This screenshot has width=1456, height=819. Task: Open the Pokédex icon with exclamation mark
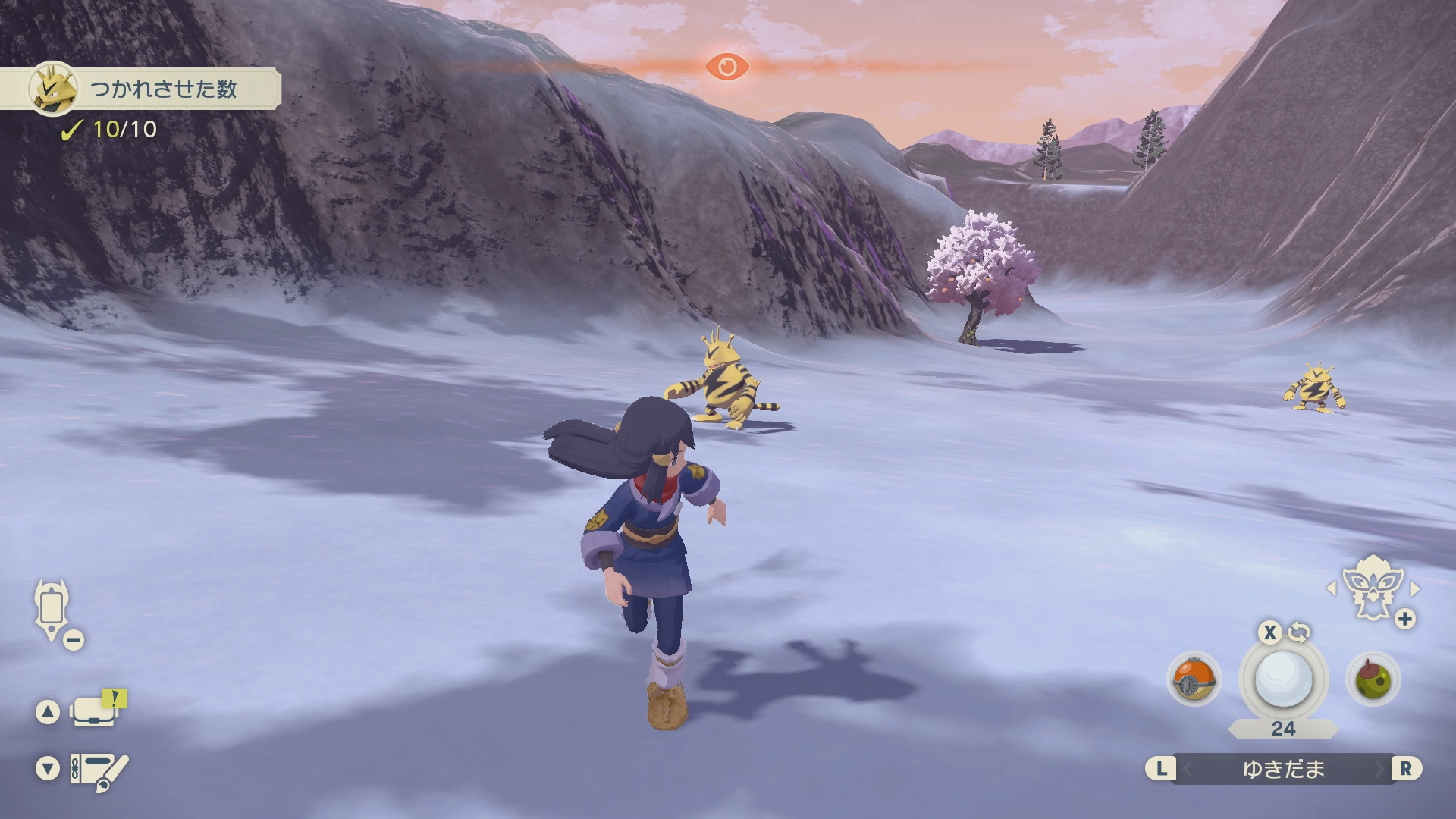[96, 711]
